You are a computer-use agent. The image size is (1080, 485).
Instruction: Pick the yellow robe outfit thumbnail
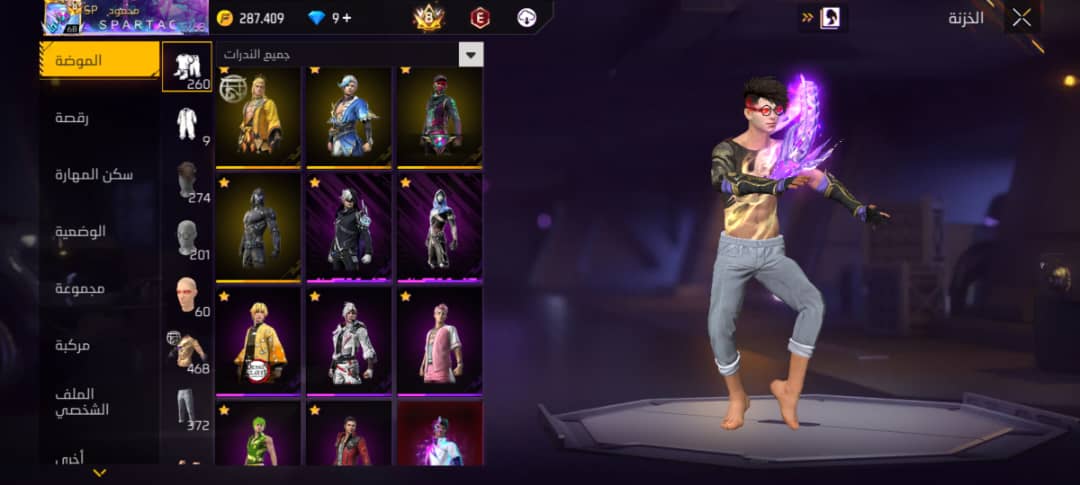[258, 117]
